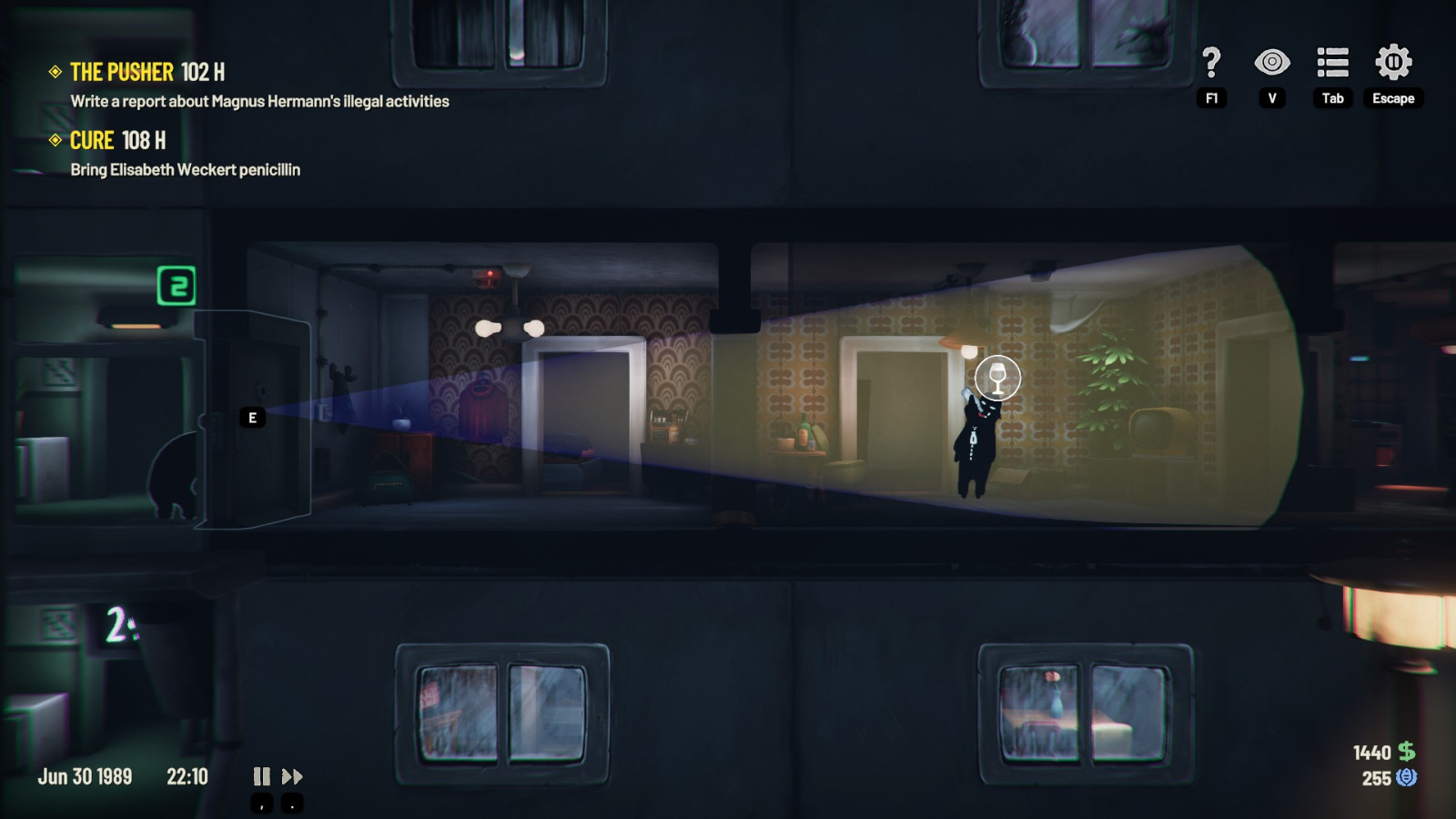Image resolution: width=1456 pixels, height=819 pixels.
Task: Click the Bring Elisabeth Weckert penicillin objective
Action: click(x=186, y=170)
